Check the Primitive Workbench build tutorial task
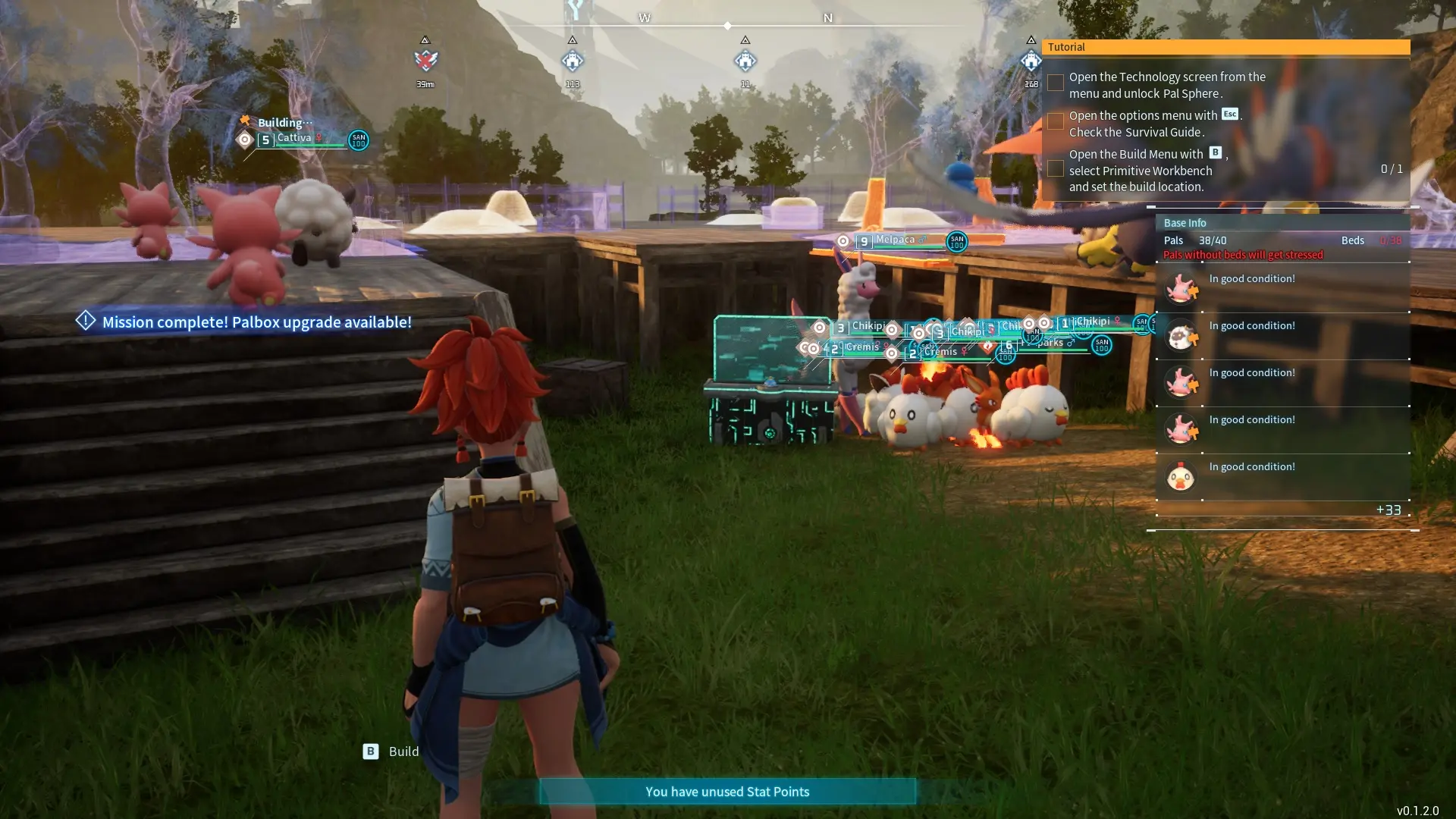Image resolution: width=1456 pixels, height=819 pixels. [1056, 169]
